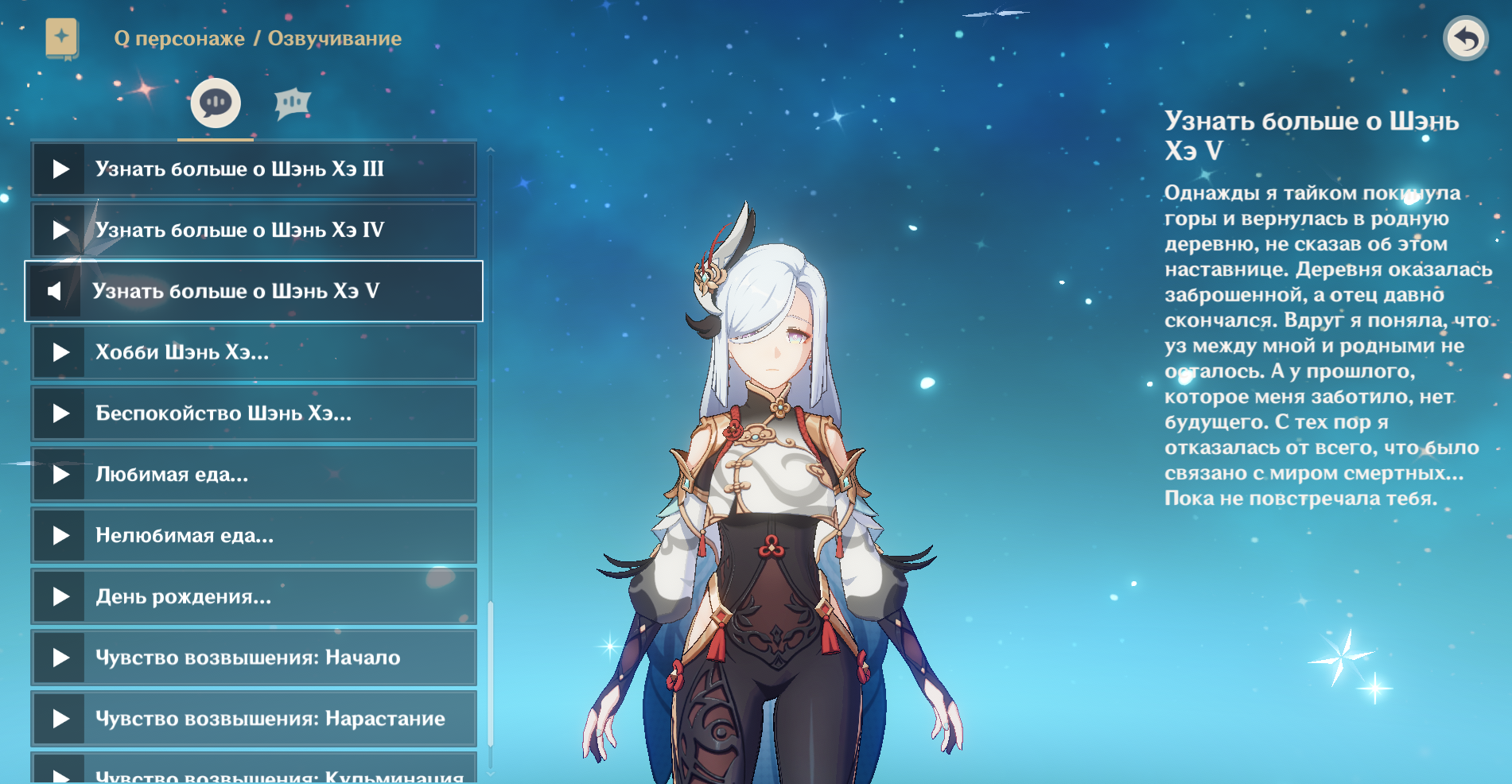Select the "День рождения..." voice line
This screenshot has height=784, width=1512.
tap(253, 596)
